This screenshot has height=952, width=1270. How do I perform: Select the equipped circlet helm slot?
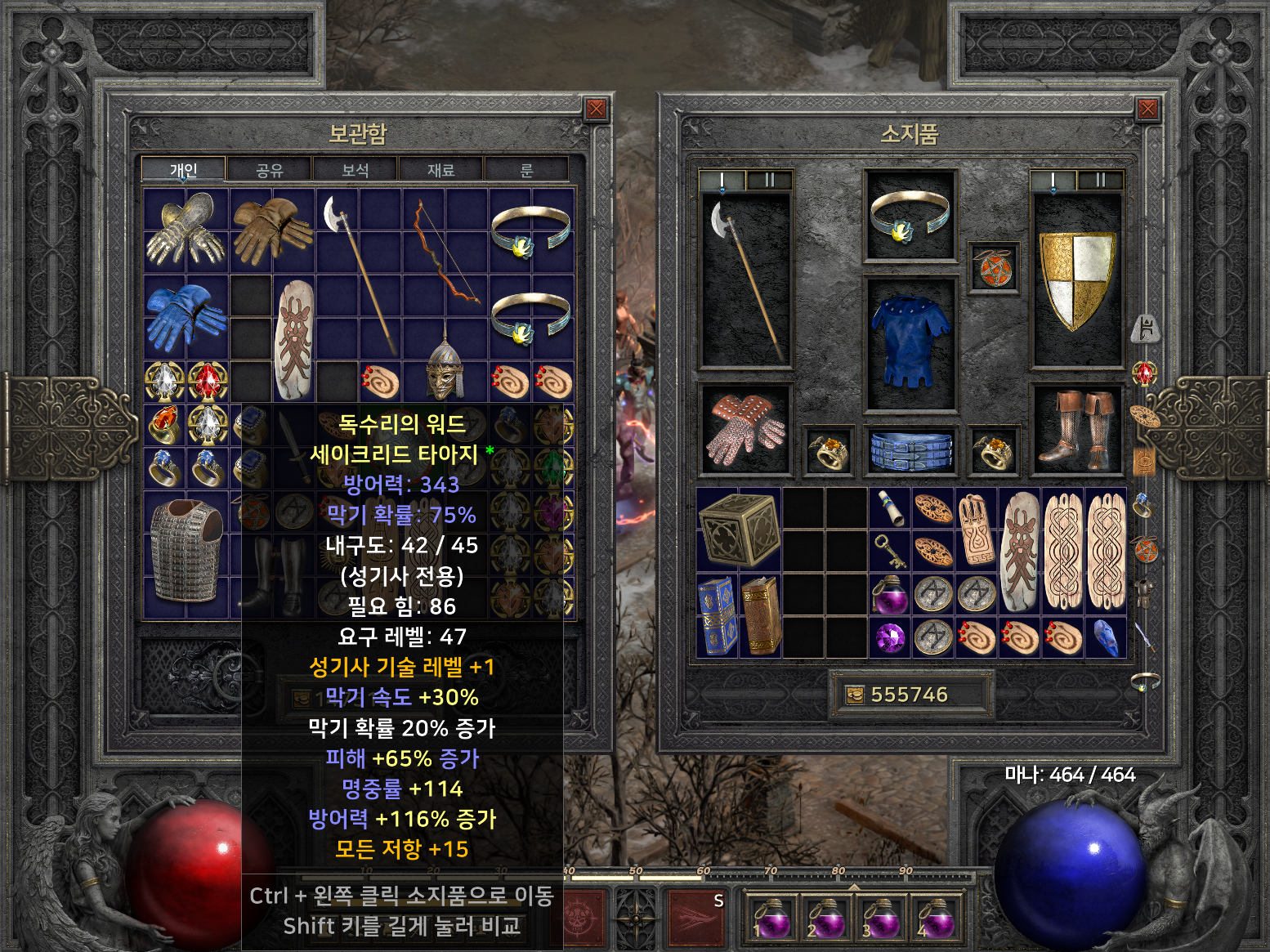click(x=910, y=216)
